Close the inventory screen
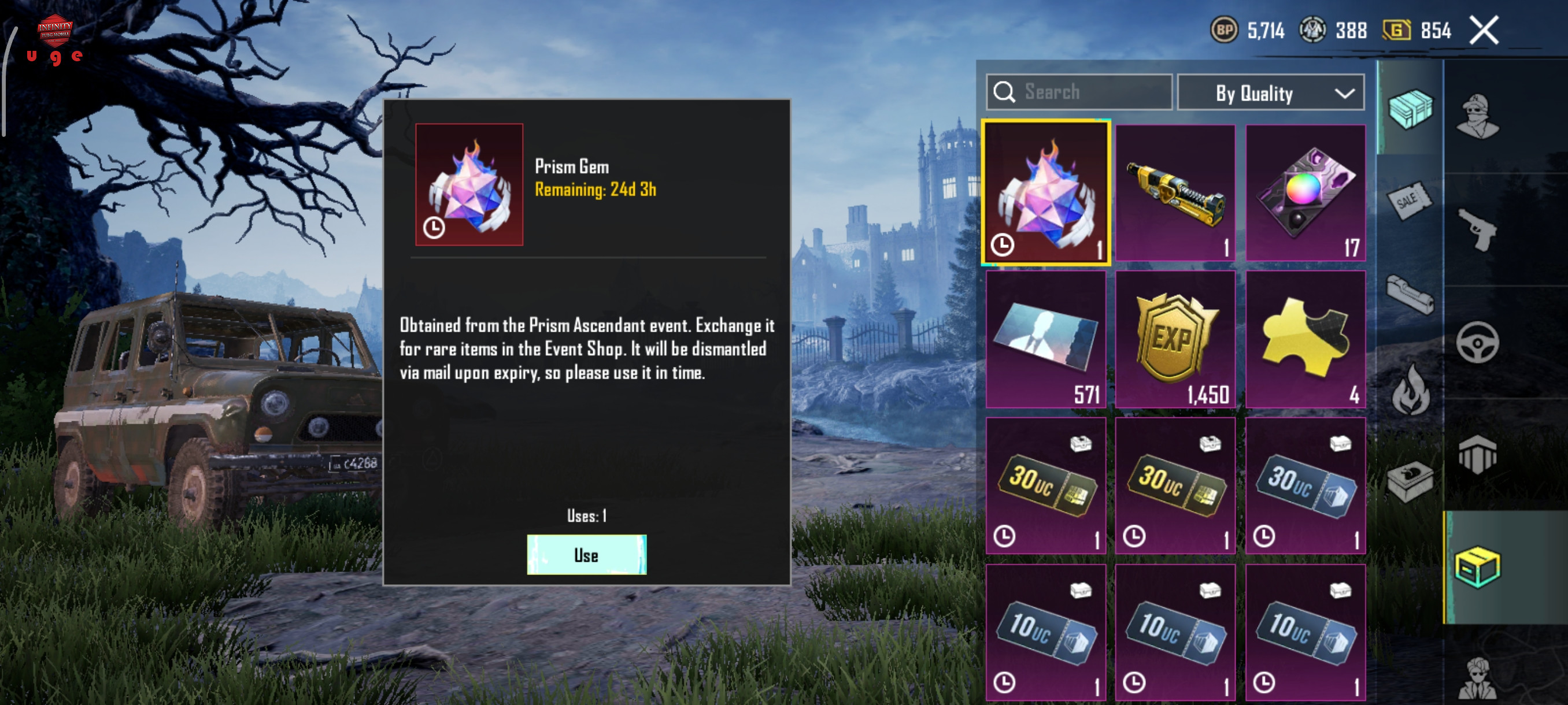This screenshot has height=705, width=1568. click(x=1484, y=31)
